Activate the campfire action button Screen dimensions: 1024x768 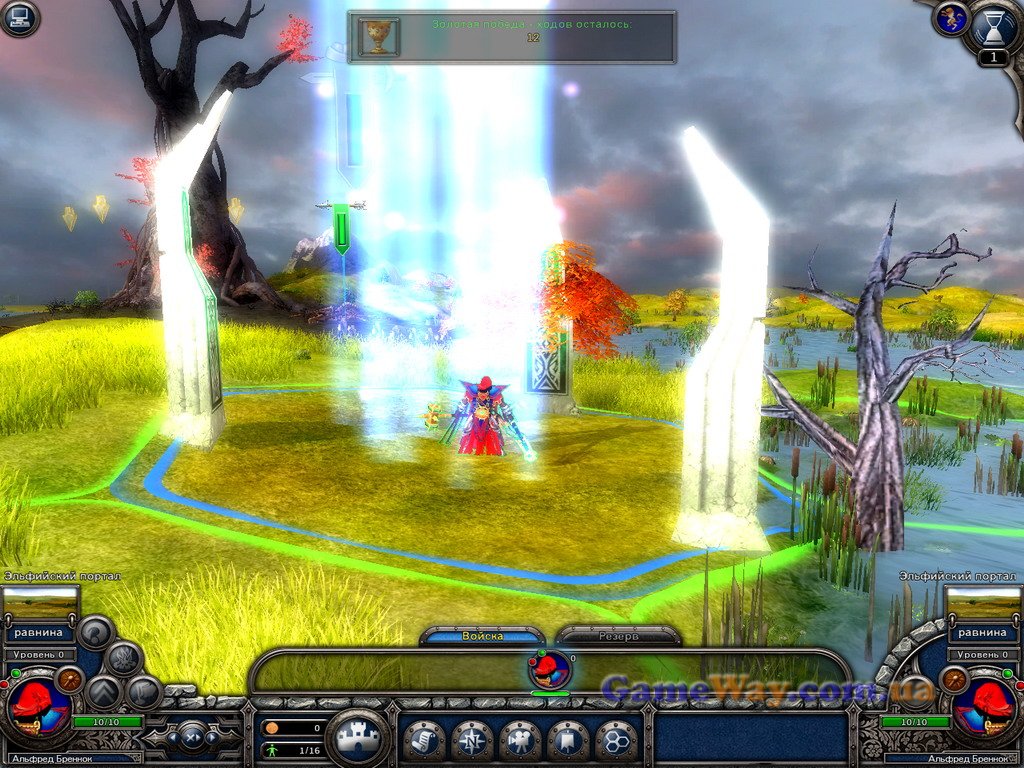tap(124, 658)
